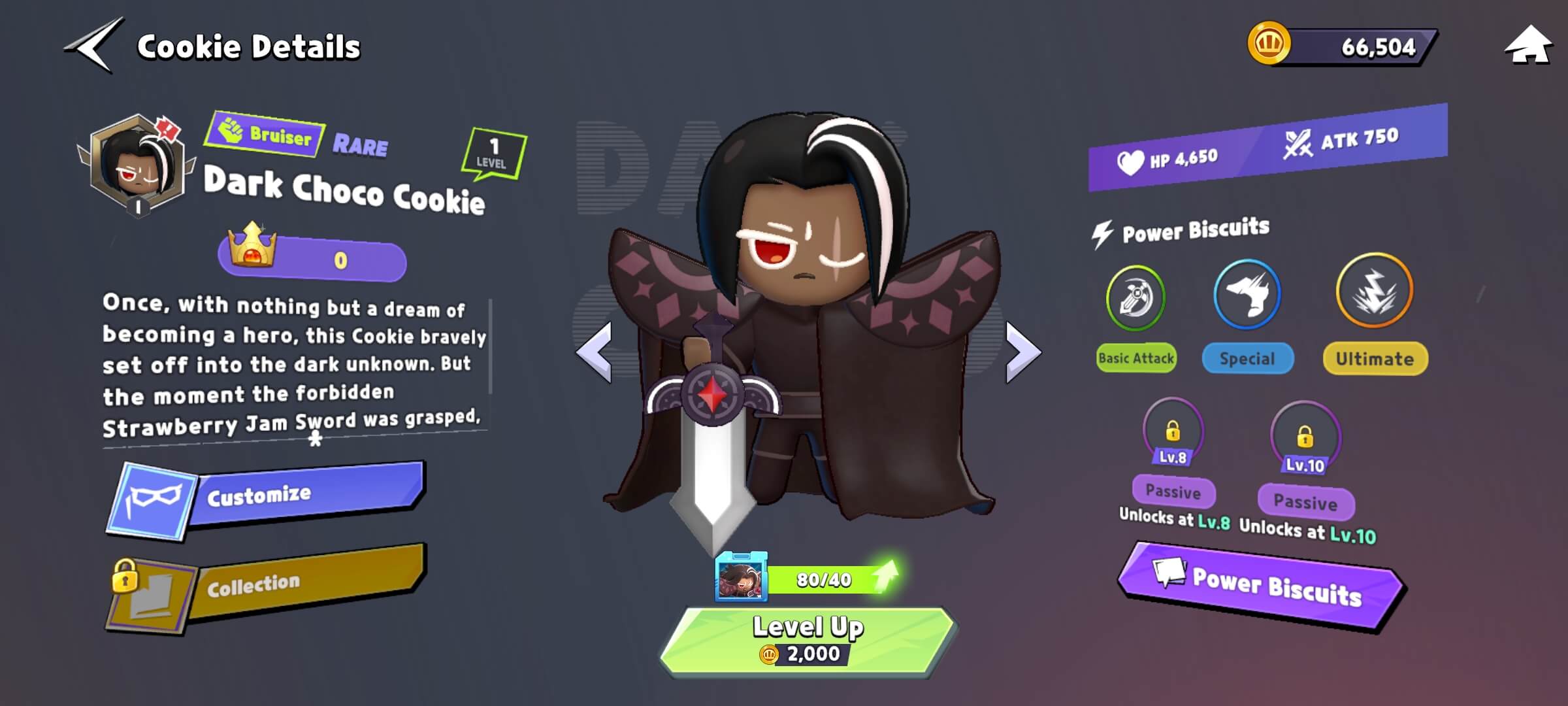Open the Power Biscuits menu
This screenshot has width=1568, height=706.
click(x=1261, y=585)
